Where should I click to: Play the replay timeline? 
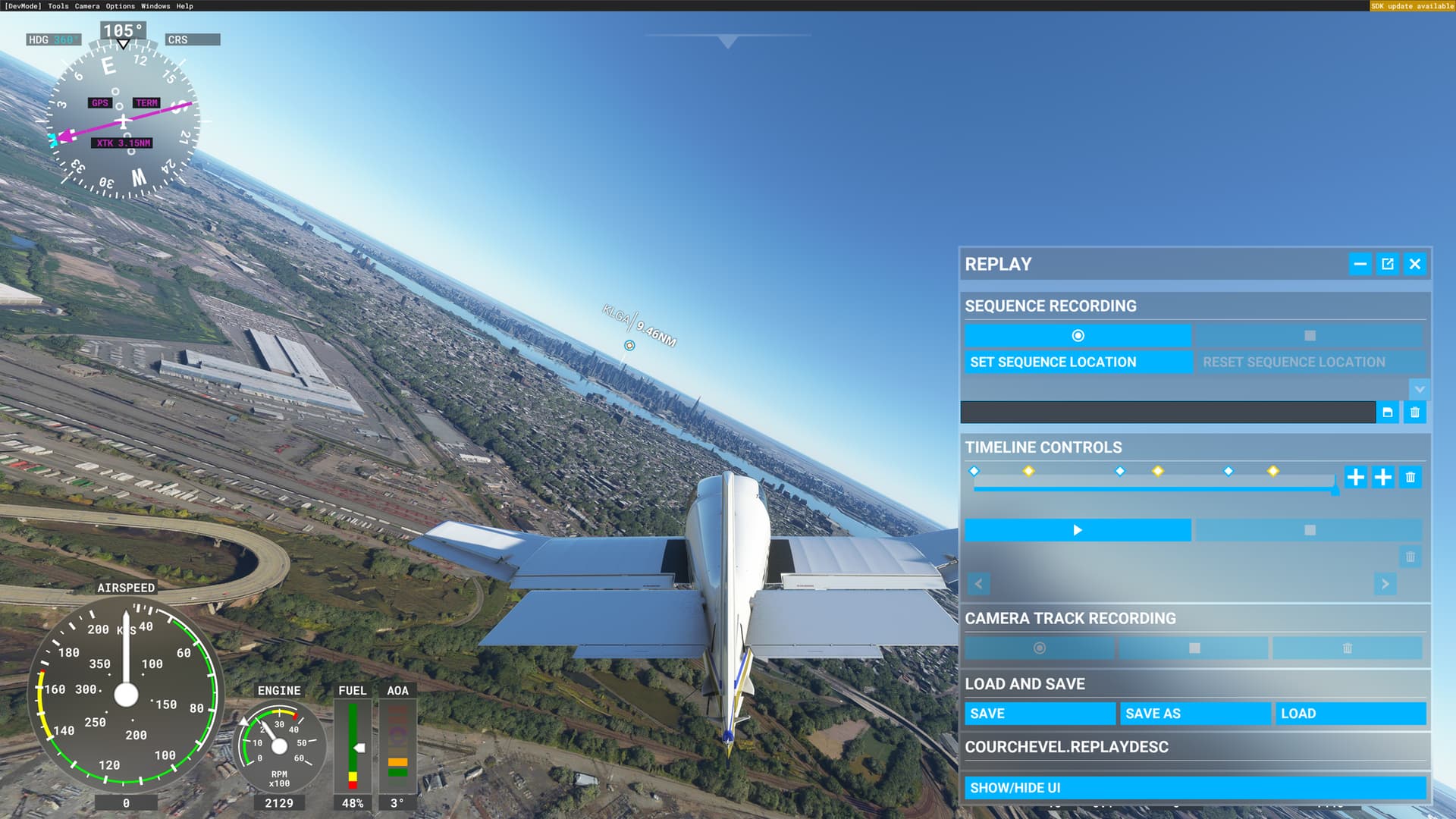[1078, 530]
